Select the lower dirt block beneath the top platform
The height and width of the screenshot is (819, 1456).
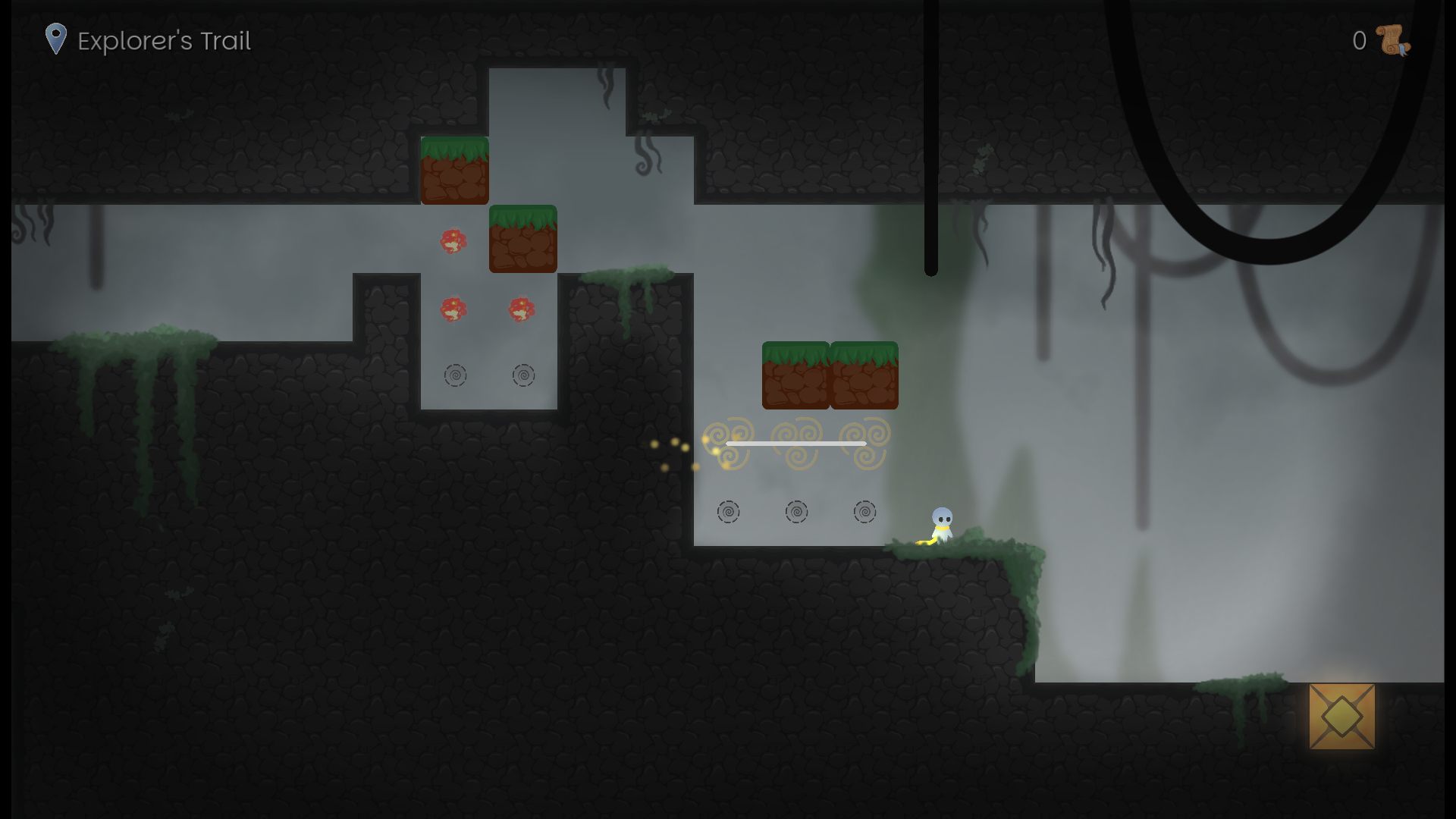pyautogui.click(x=522, y=239)
